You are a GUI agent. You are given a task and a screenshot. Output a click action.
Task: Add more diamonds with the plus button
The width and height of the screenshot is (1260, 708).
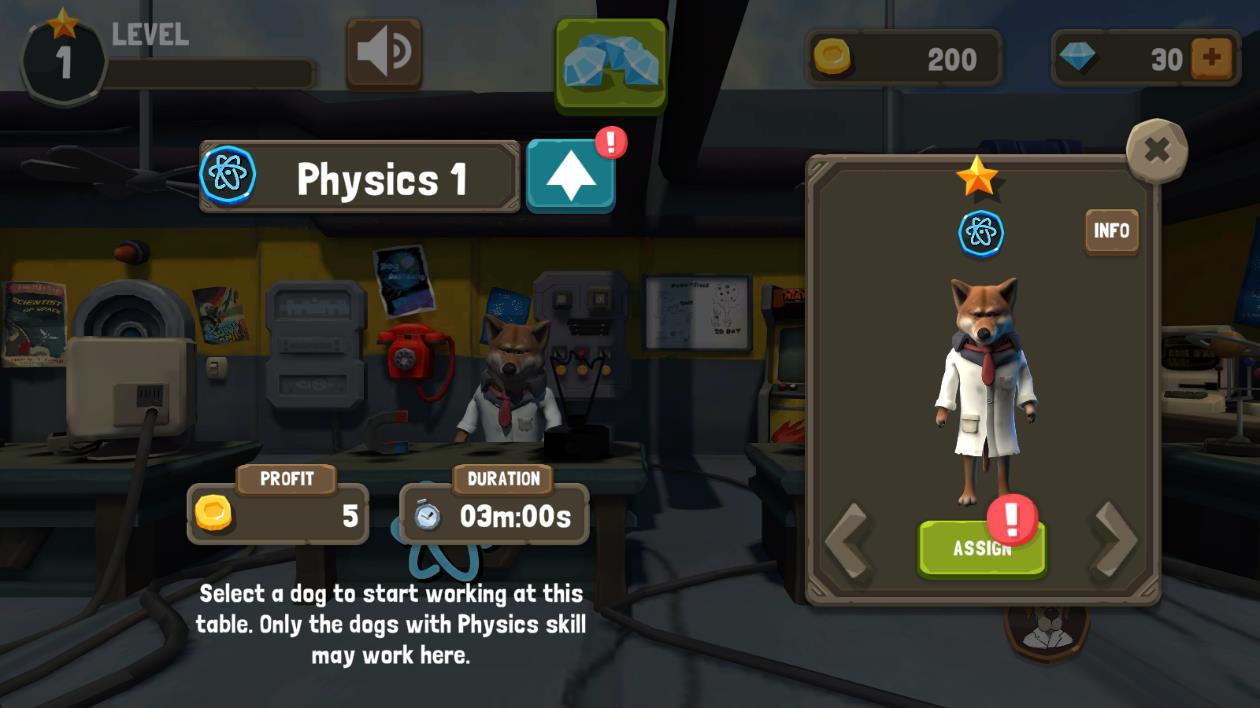click(1212, 58)
